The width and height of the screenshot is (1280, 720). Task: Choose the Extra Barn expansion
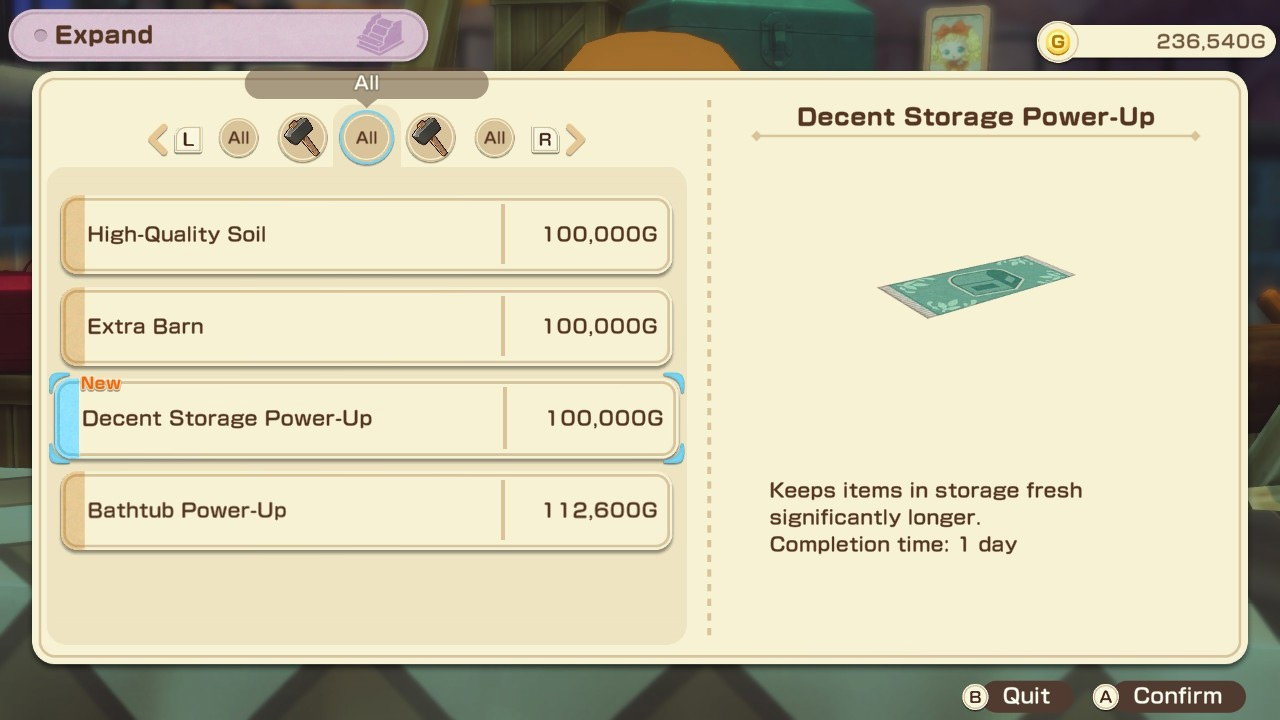tap(366, 327)
